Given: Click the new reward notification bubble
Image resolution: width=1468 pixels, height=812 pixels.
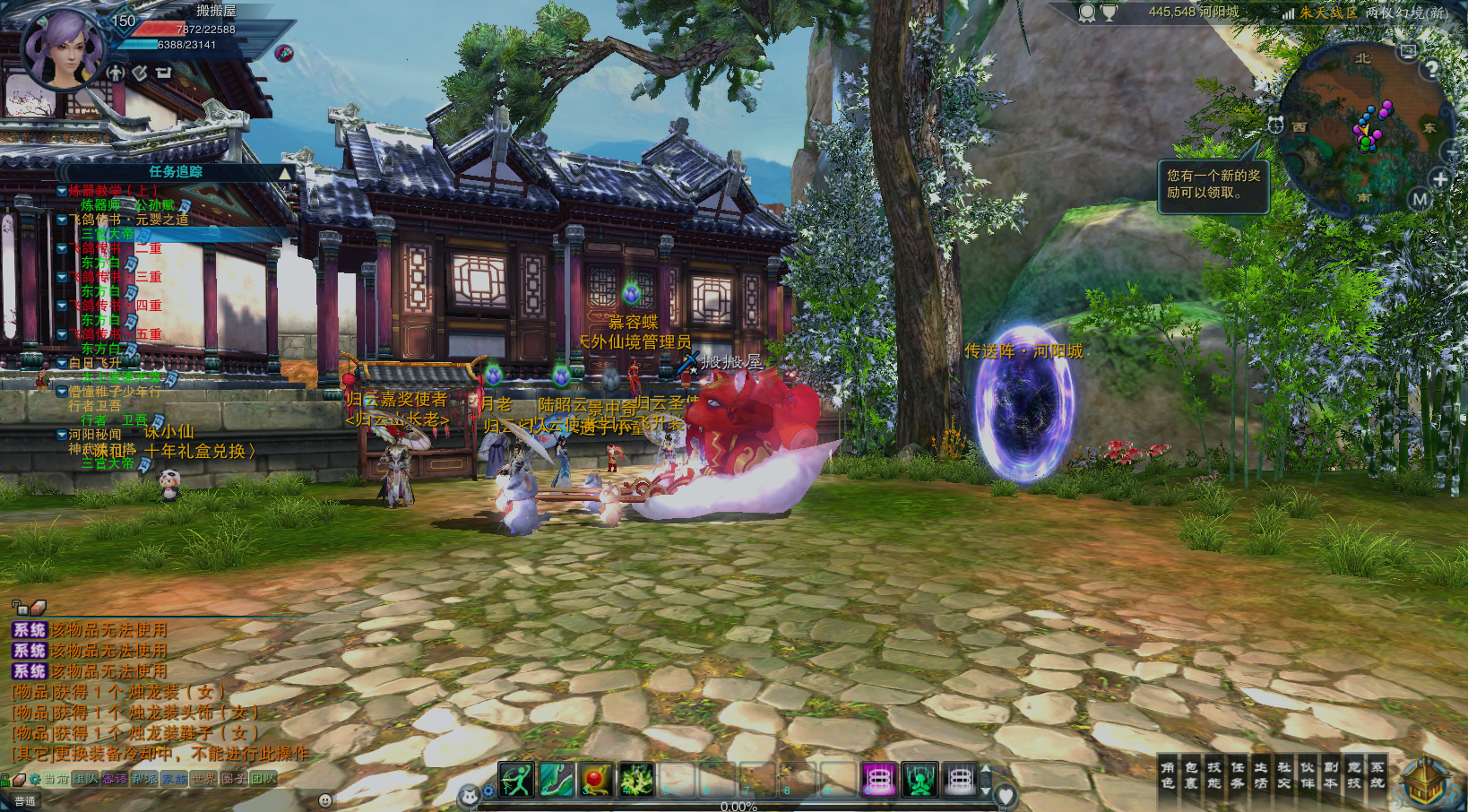Looking at the screenshot, I should tap(1213, 185).
